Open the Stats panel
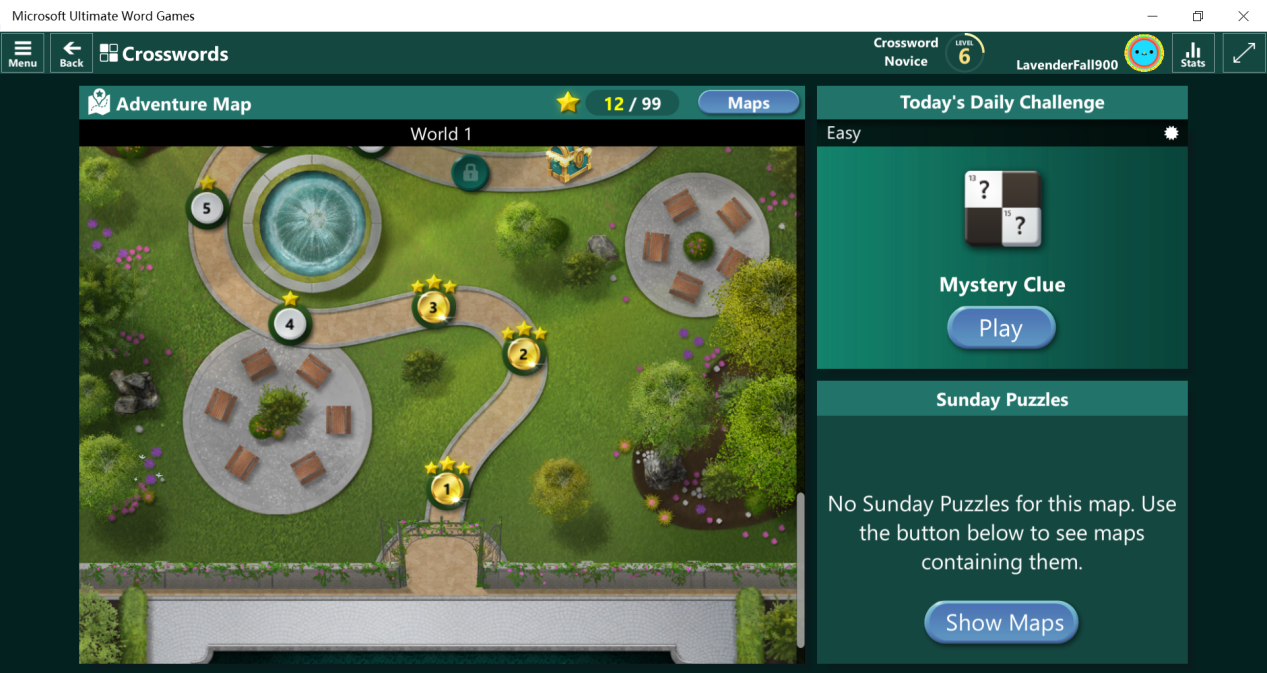Image resolution: width=1267 pixels, height=673 pixels. (1193, 53)
